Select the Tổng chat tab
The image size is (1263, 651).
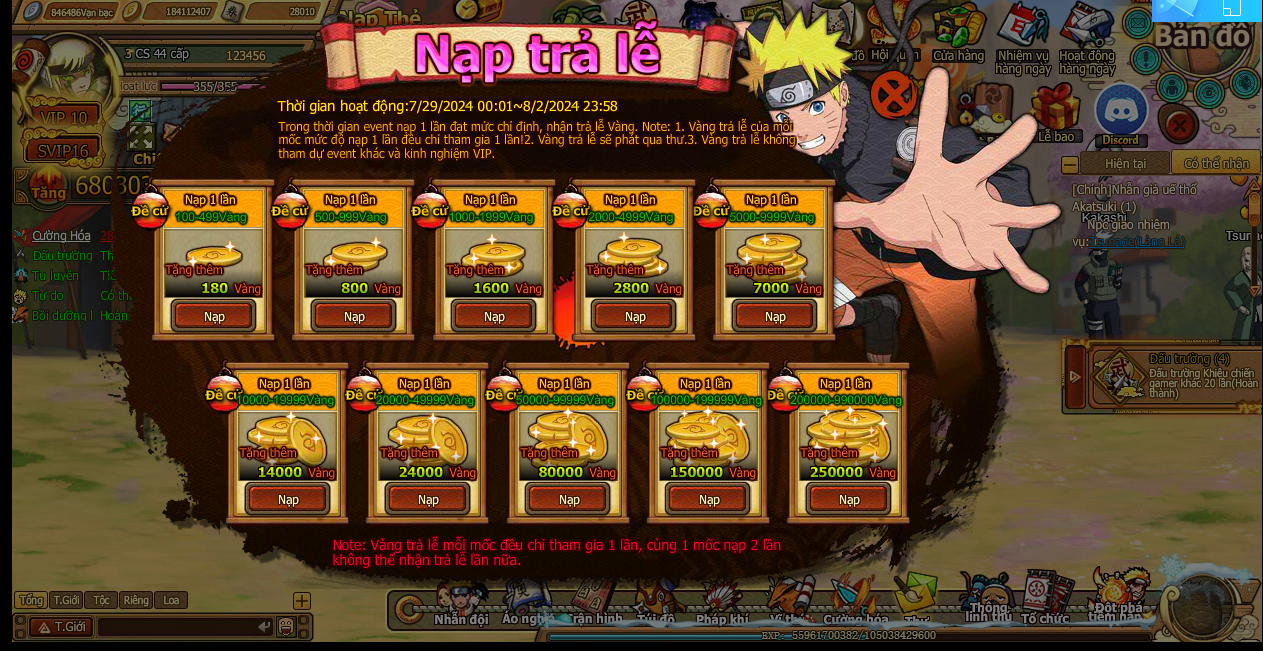tap(31, 600)
